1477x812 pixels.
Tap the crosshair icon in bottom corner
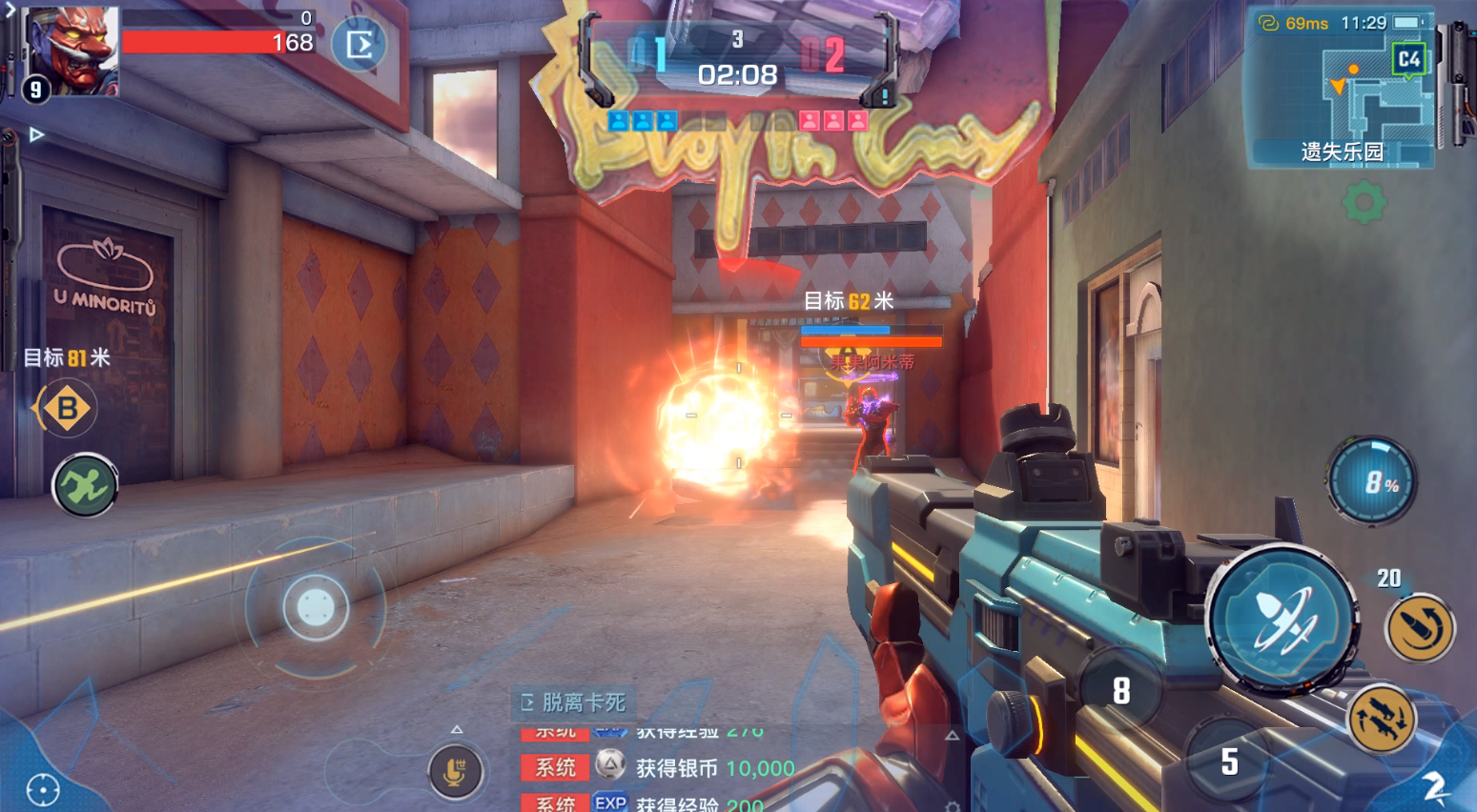point(43,789)
